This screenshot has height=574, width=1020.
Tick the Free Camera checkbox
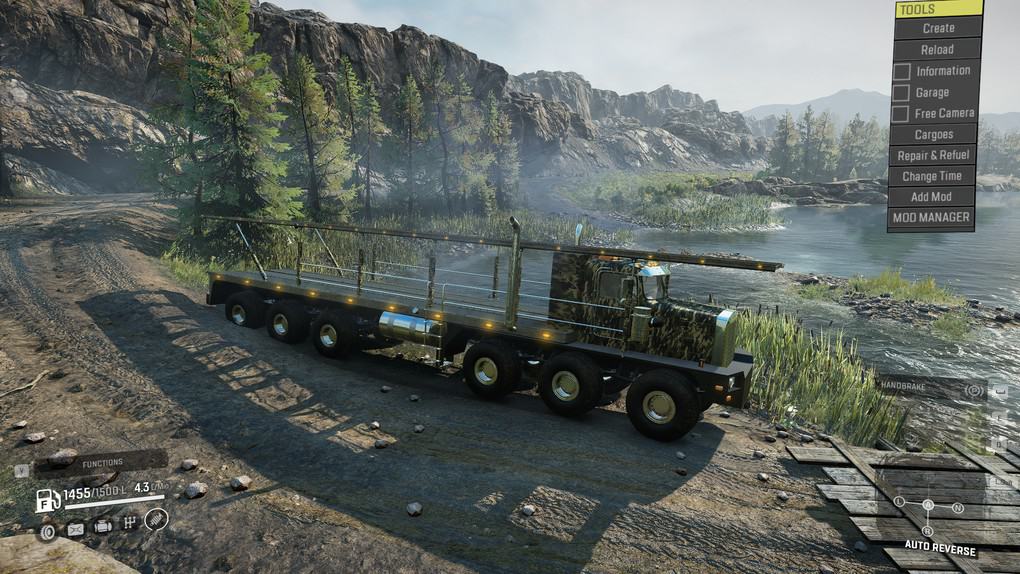pos(902,114)
